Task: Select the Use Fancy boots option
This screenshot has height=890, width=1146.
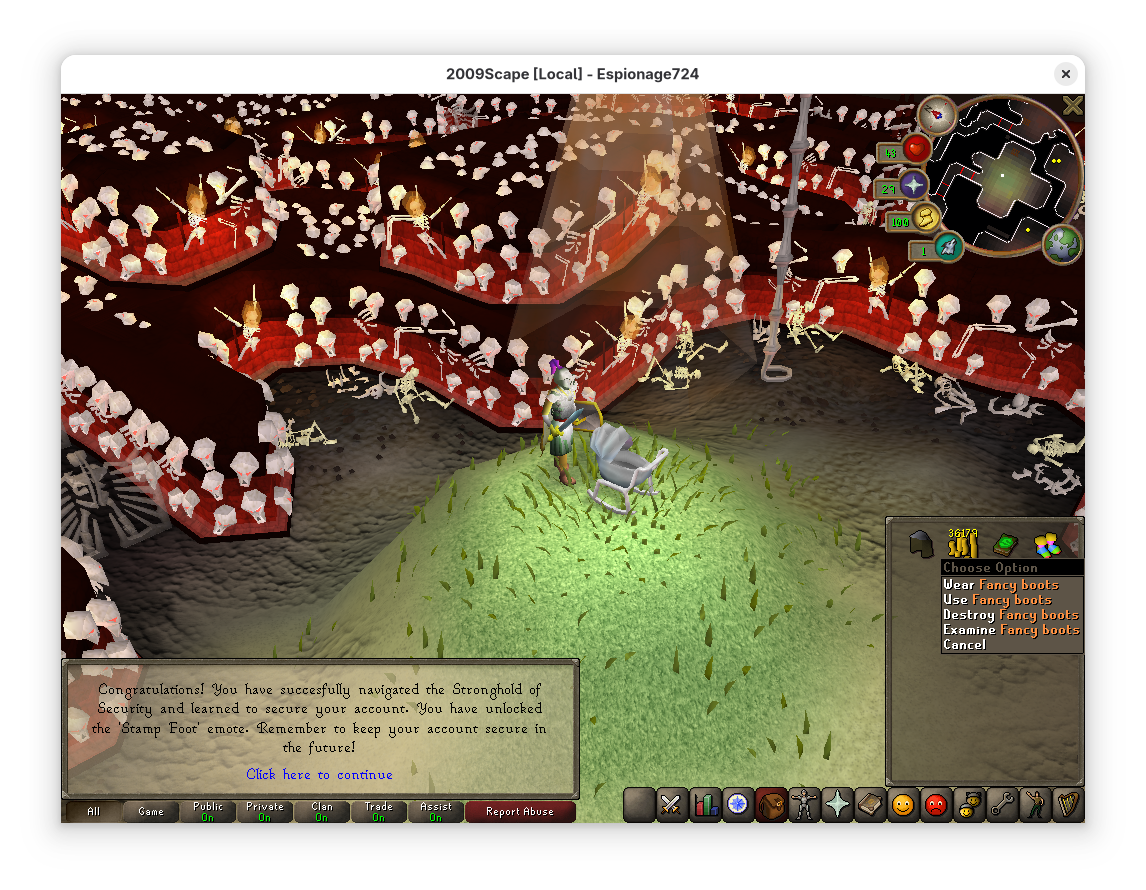Action: click(x=997, y=600)
